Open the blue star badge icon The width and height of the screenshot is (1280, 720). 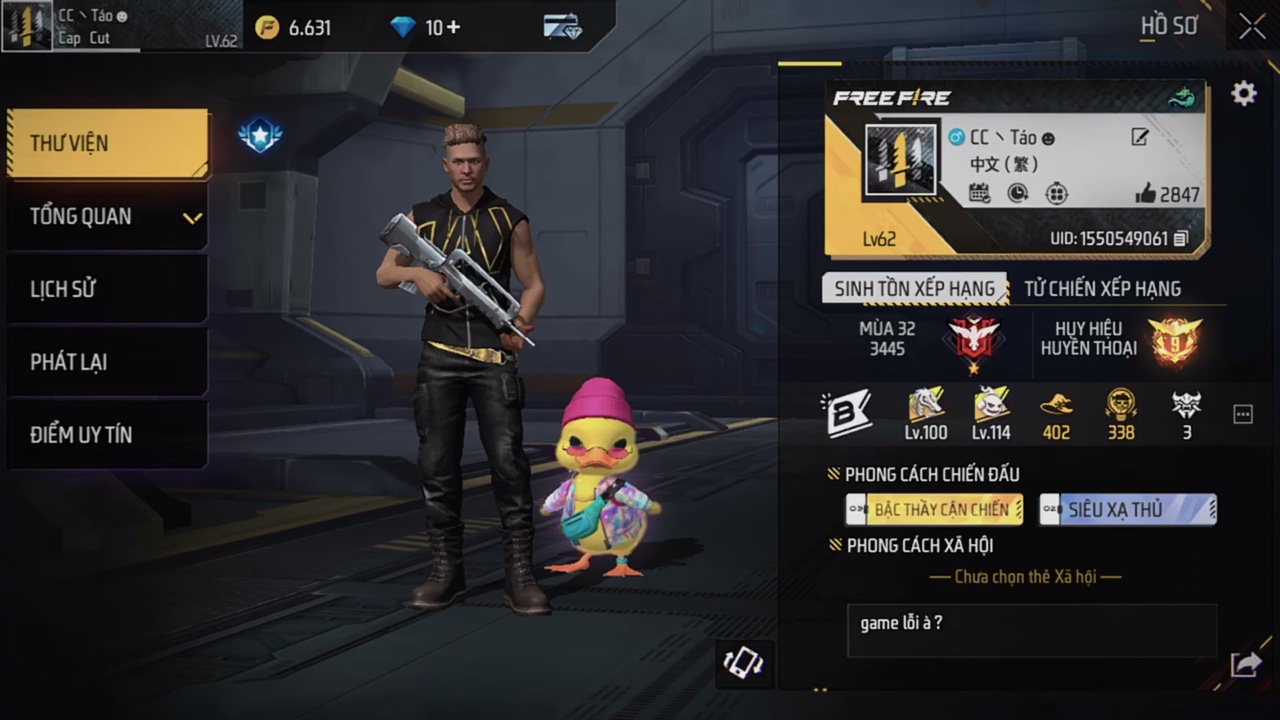[260, 135]
